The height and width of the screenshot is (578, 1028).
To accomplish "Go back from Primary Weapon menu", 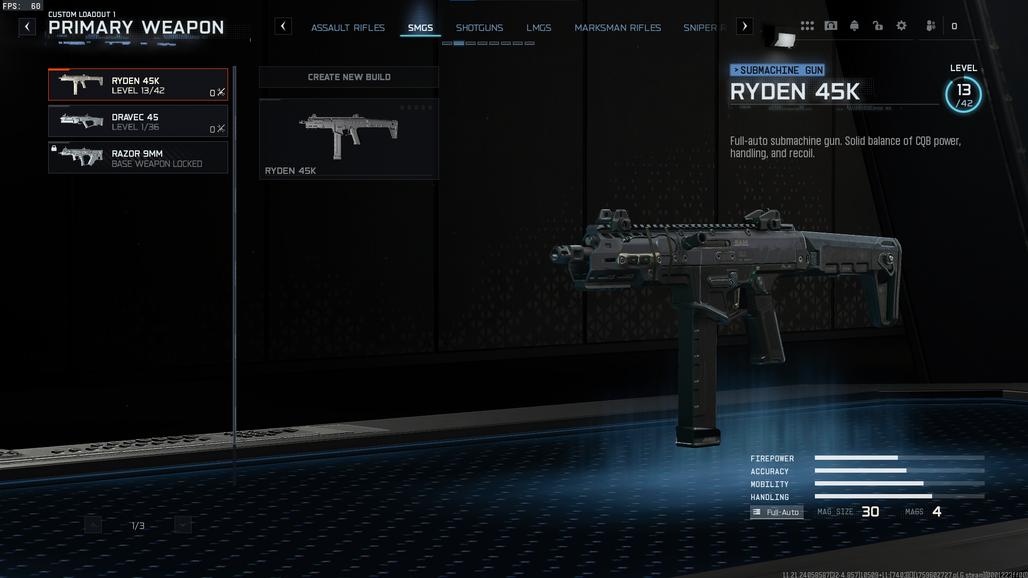I will (x=27, y=27).
